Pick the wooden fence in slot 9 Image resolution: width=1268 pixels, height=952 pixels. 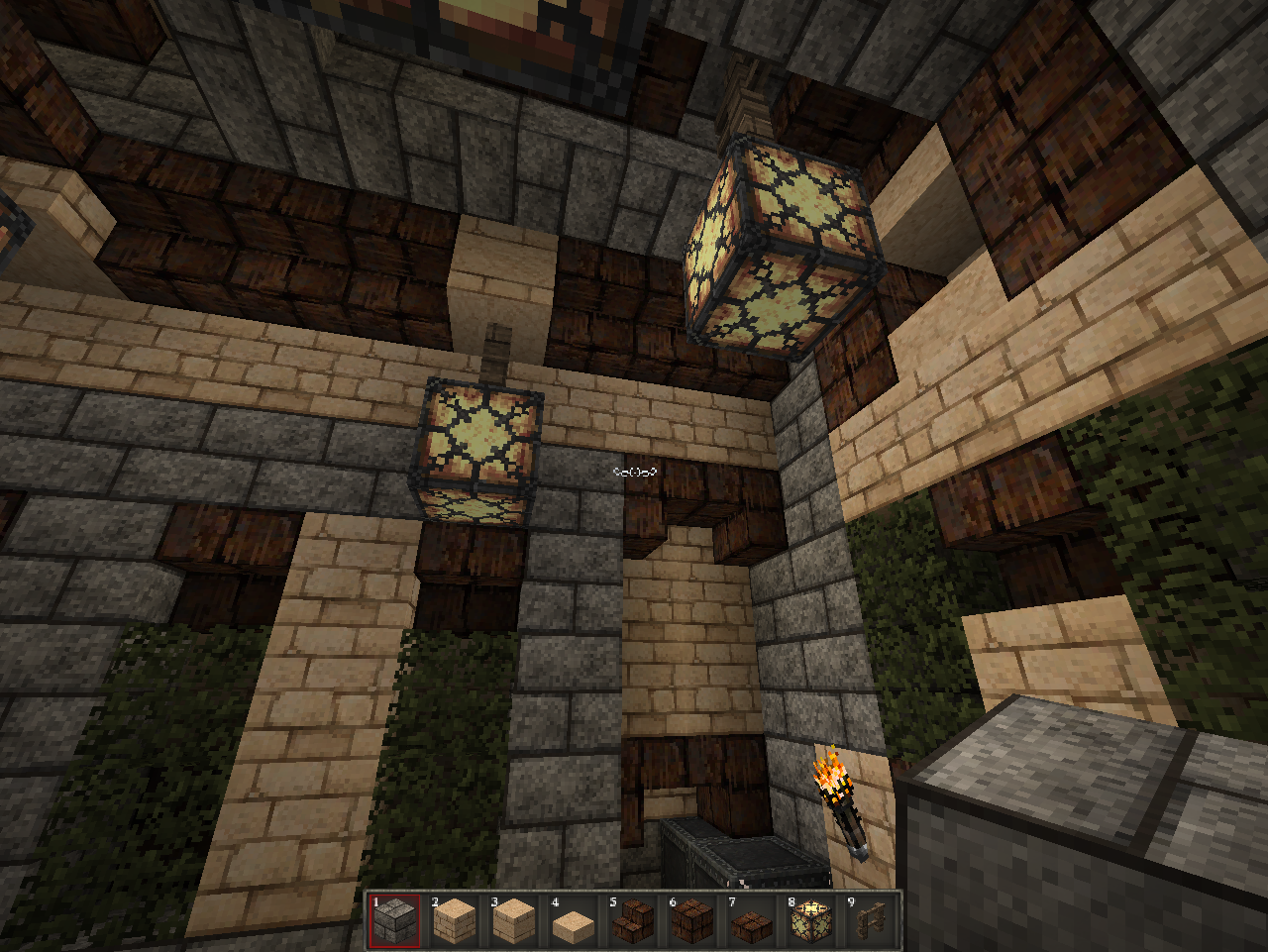pyautogui.click(x=870, y=920)
